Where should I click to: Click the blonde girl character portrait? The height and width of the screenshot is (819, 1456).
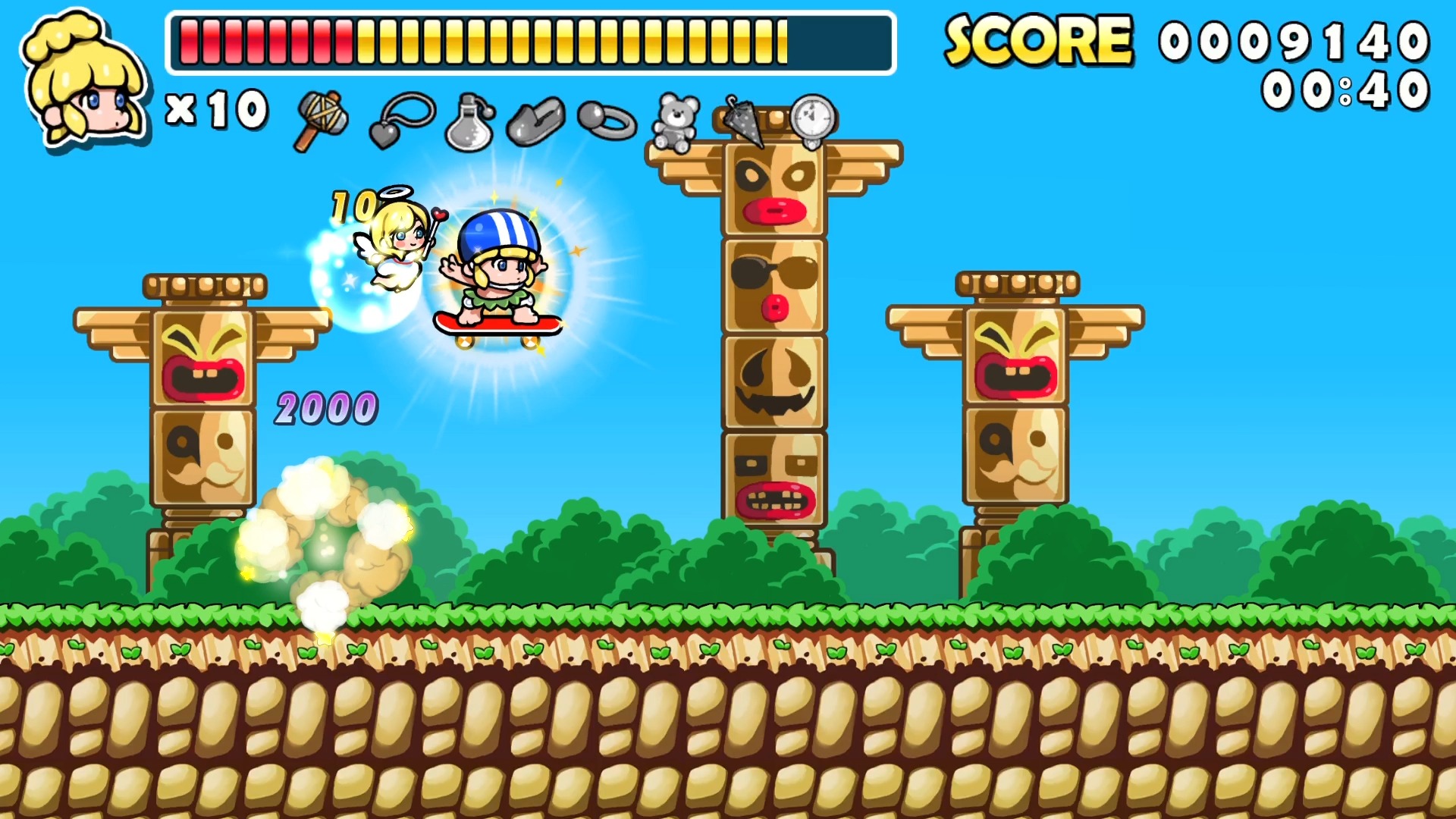[x=83, y=80]
